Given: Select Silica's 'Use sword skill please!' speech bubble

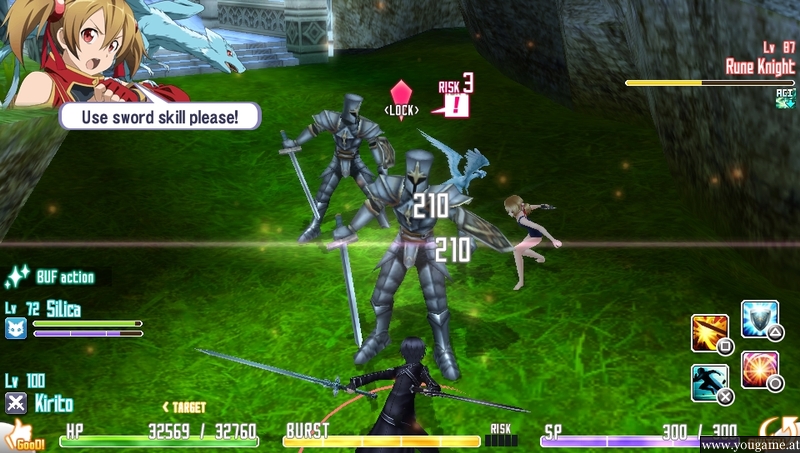Looking at the screenshot, I should tap(160, 117).
